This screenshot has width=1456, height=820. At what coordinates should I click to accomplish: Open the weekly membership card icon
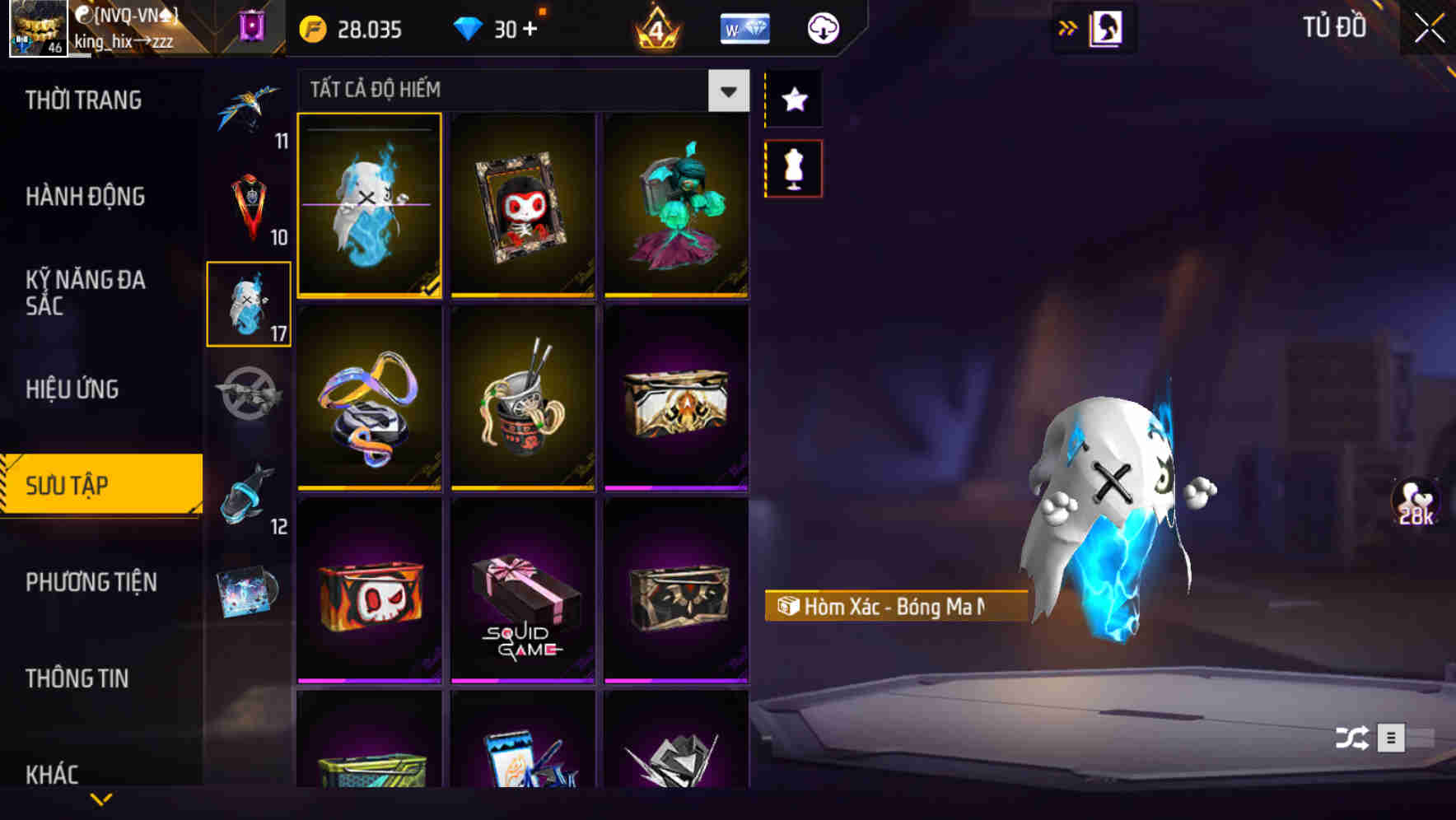744,29
